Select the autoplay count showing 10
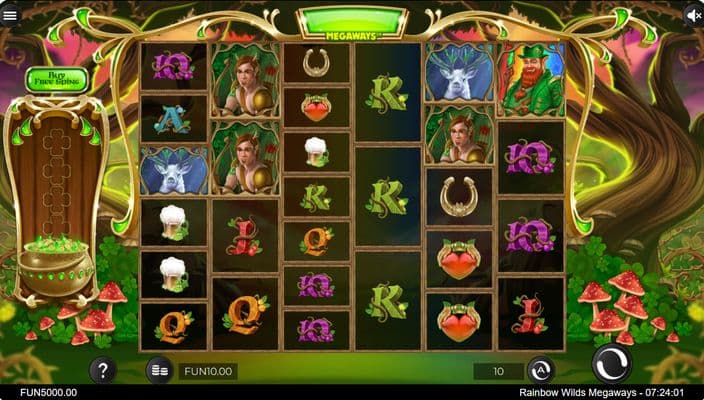Image resolution: width=704 pixels, height=400 pixels. [x=499, y=371]
